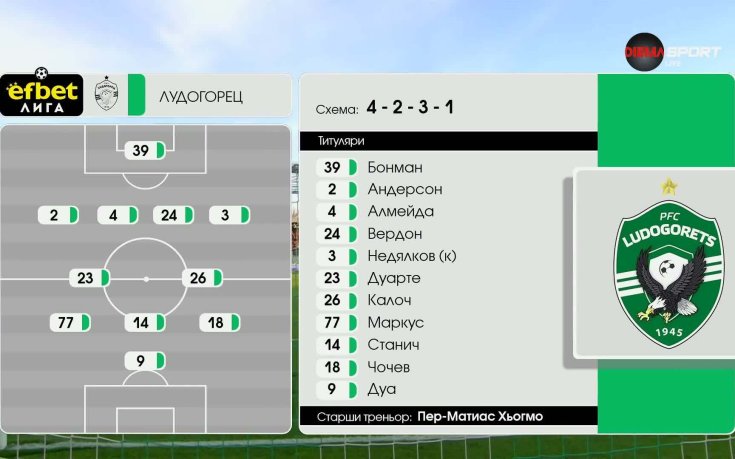This screenshot has height=459, width=735.
Task: Select the number 26 midfielder marker on the pitch
Action: [x=201, y=278]
